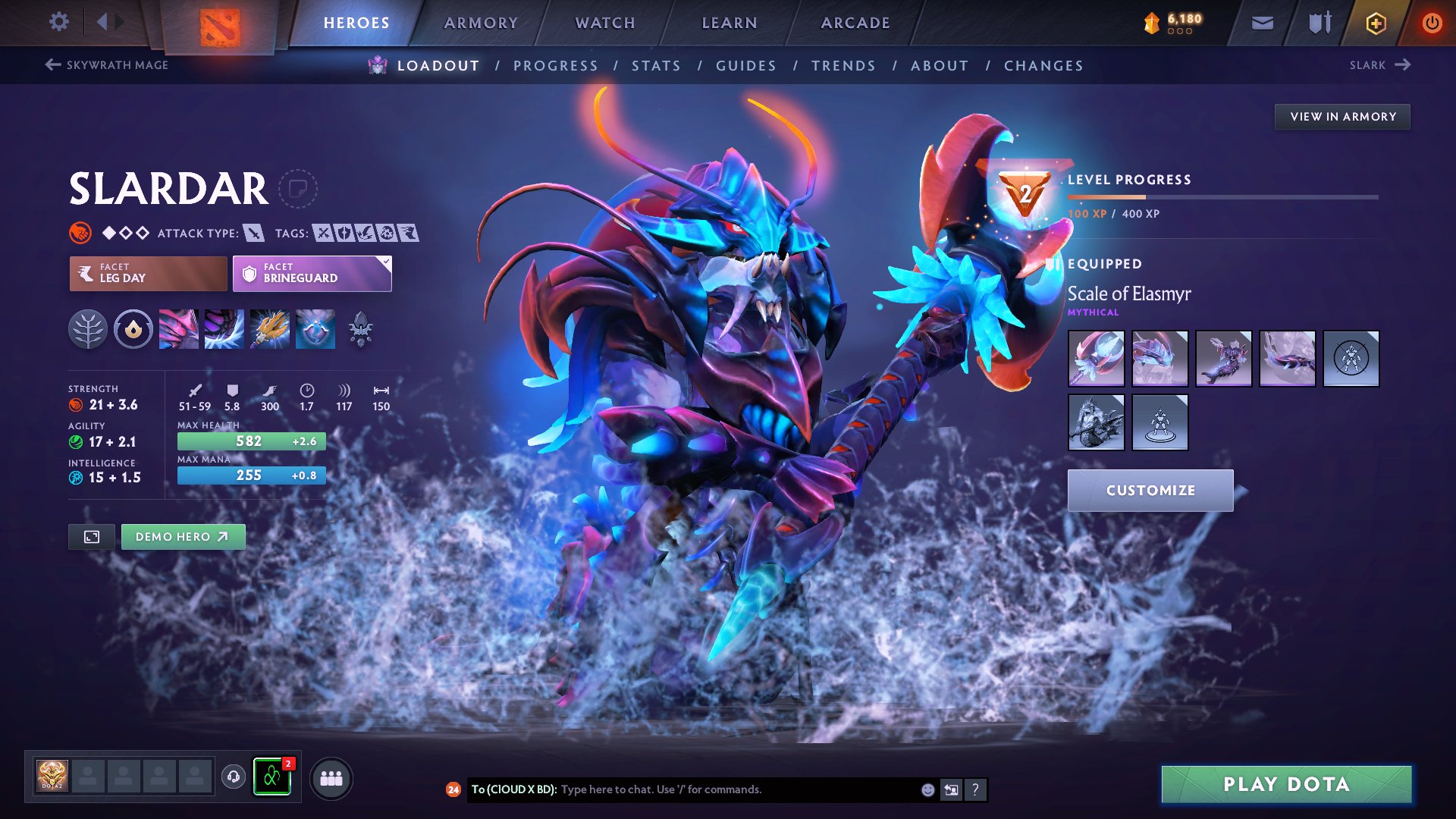
Task: Deselect the checked Brineguard facet
Action: point(311,273)
